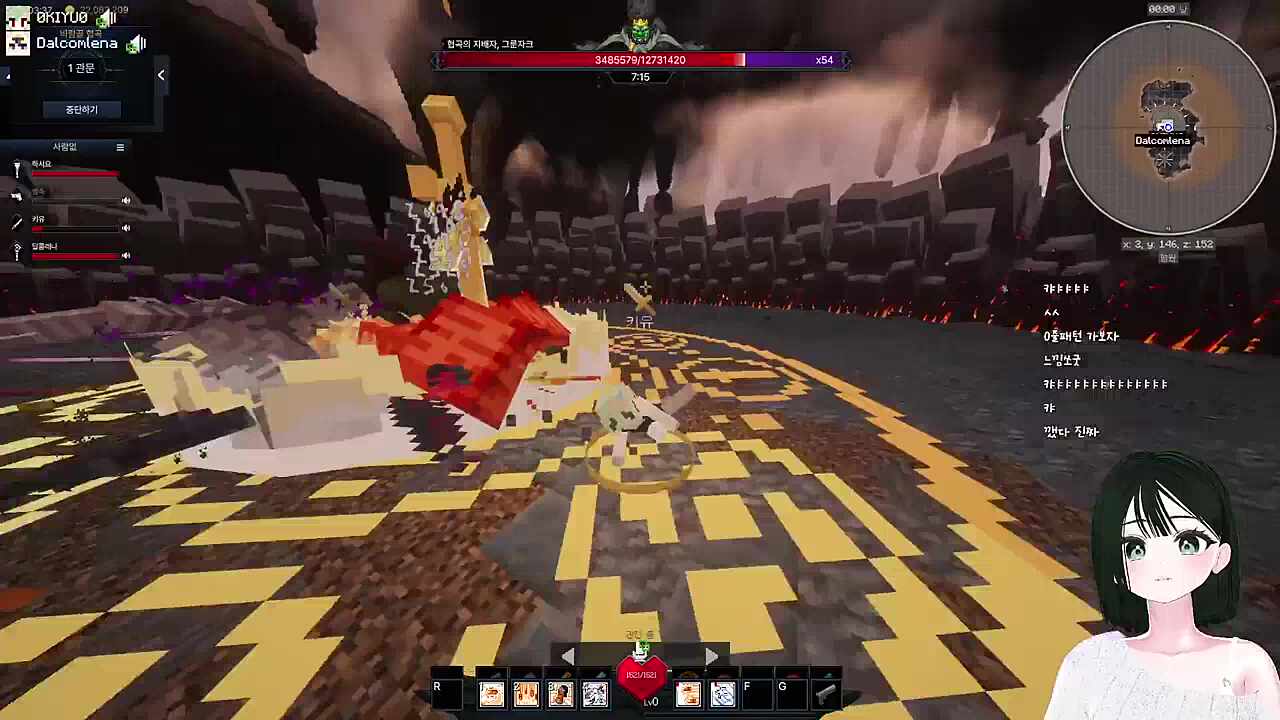
Task: Toggle the speaker icon on the bottom volume row
Action: pos(125,256)
